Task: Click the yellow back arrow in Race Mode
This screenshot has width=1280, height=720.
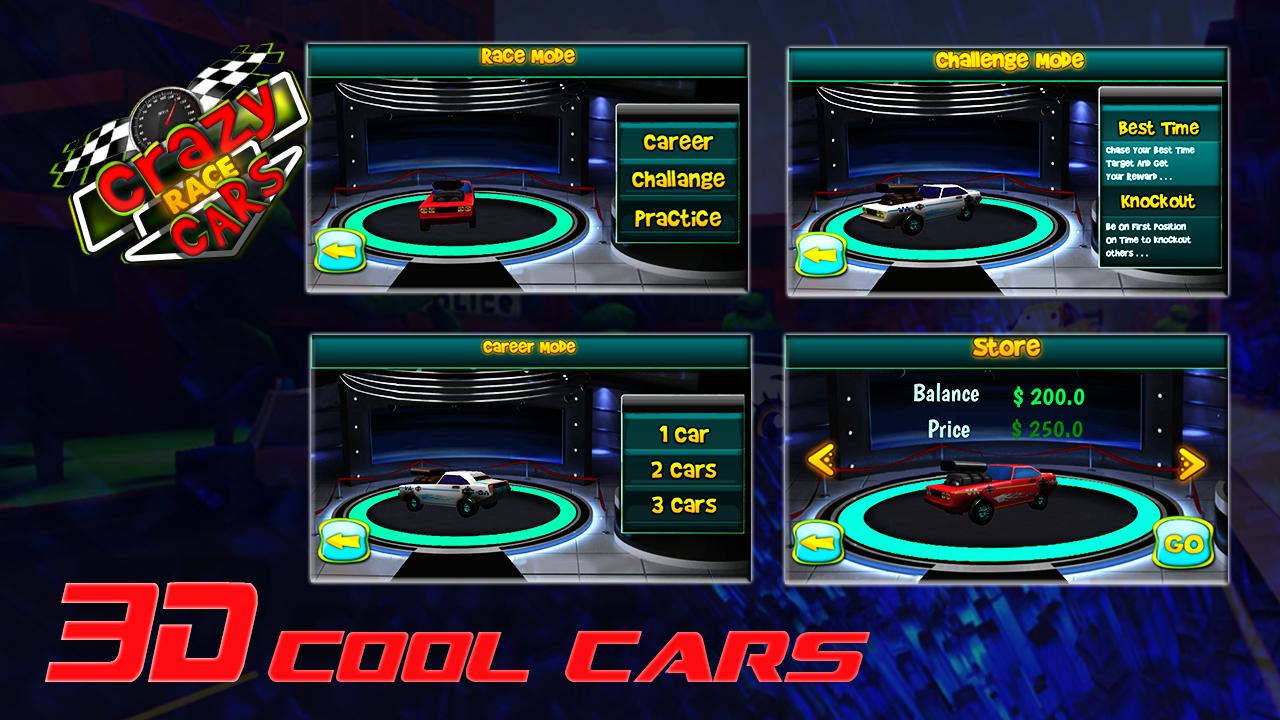Action: (341, 252)
